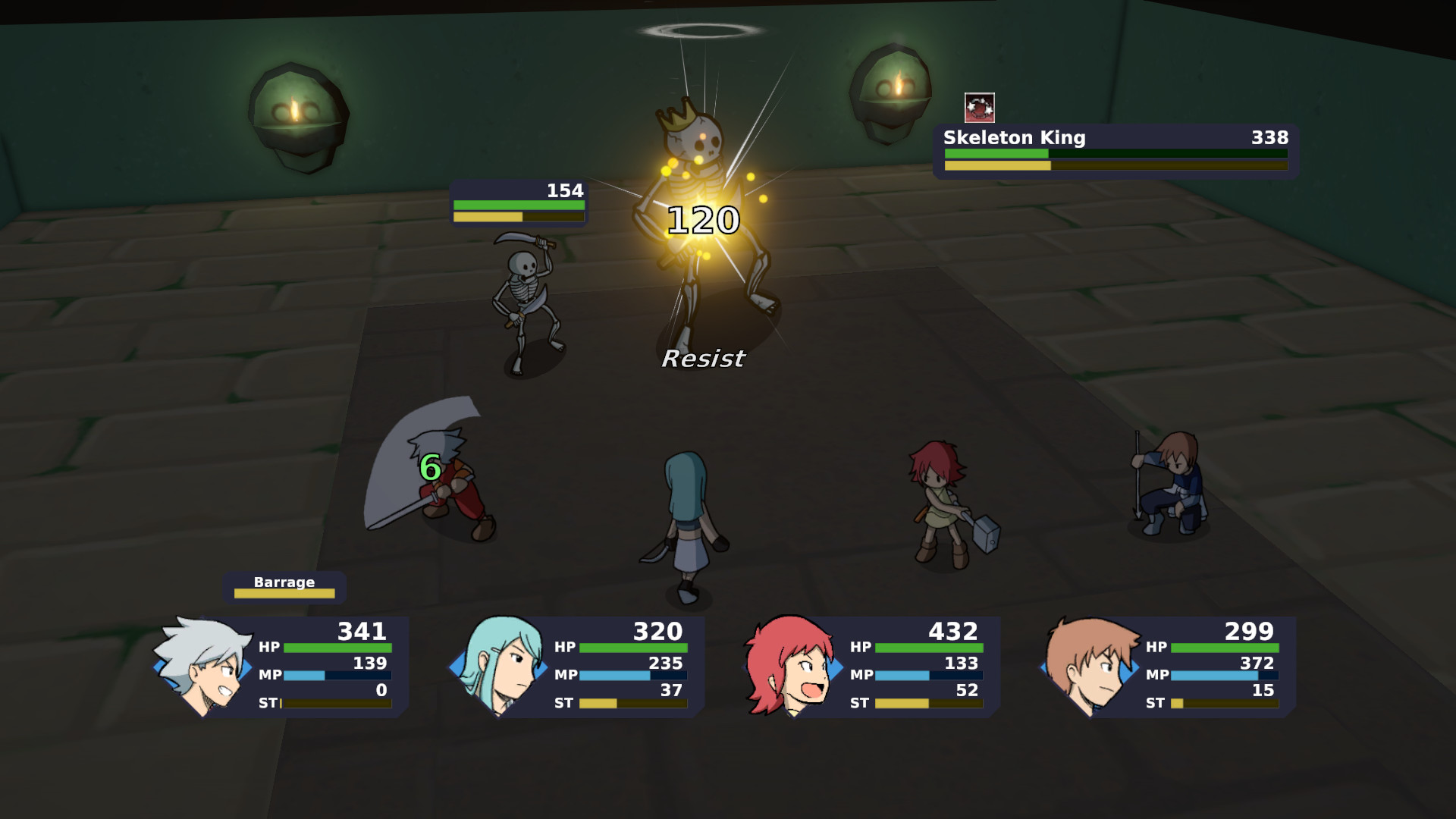This screenshot has height=819, width=1456.
Task: Click the spearman's yellow ST gauge
Action: pos(1178,703)
